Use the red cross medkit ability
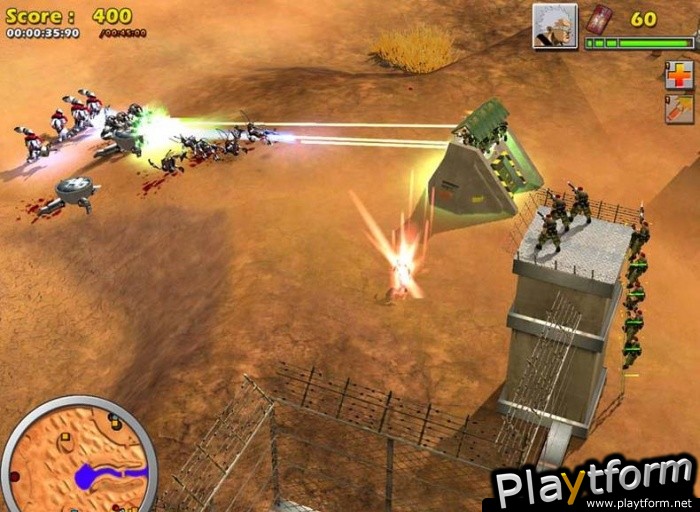The height and width of the screenshot is (512, 700). click(x=678, y=75)
